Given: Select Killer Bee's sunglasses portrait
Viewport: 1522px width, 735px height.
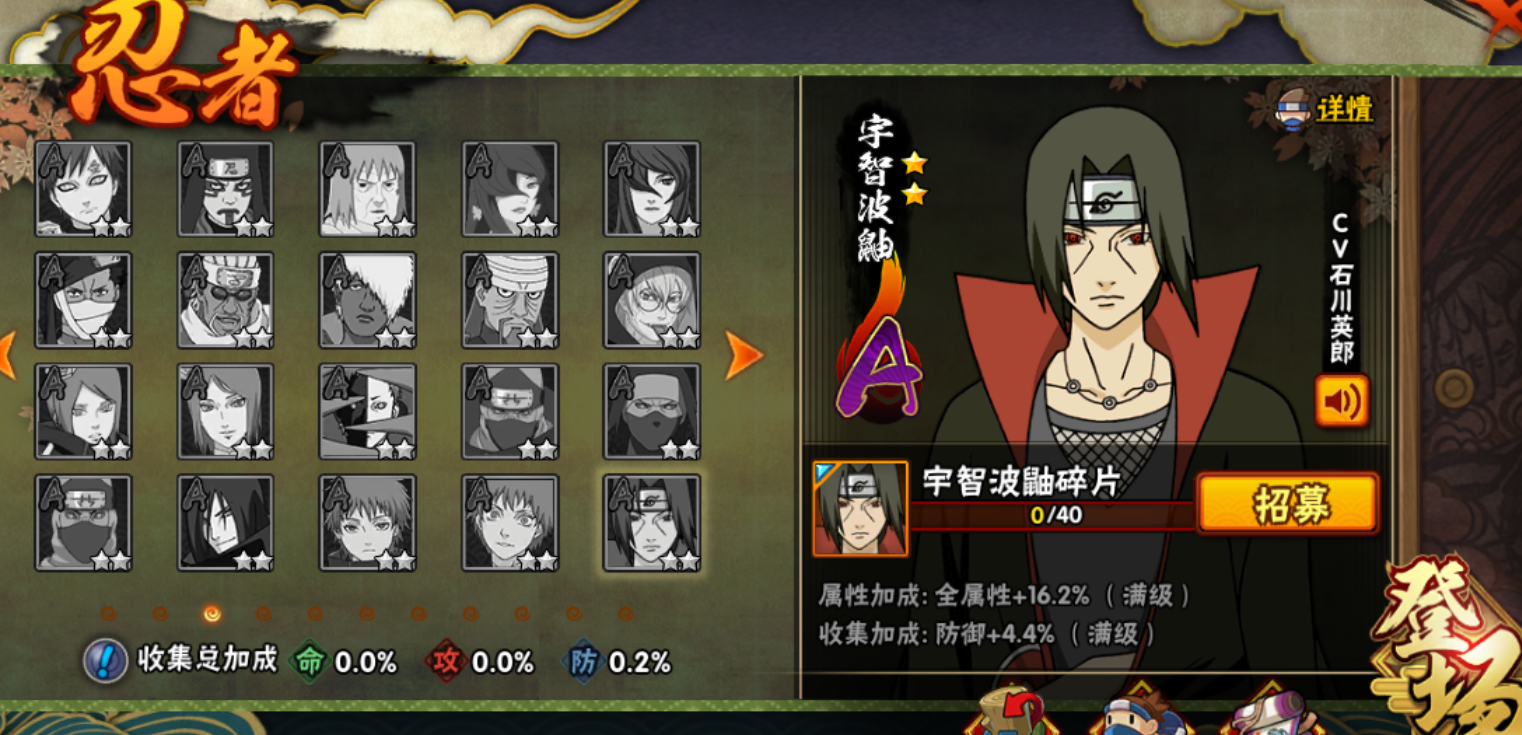Looking at the screenshot, I should pyautogui.click(x=226, y=300).
